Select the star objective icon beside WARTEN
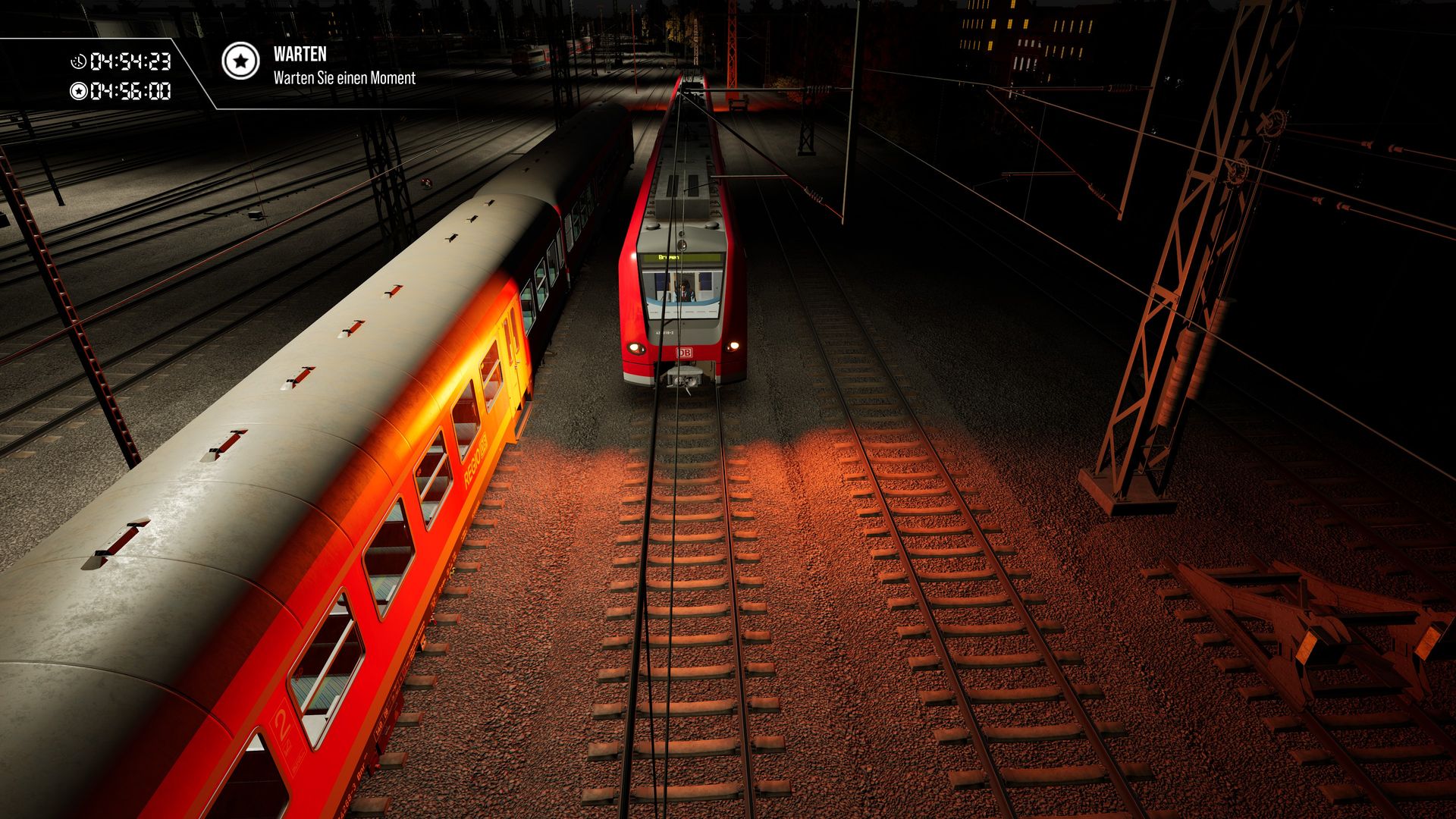 tap(240, 61)
